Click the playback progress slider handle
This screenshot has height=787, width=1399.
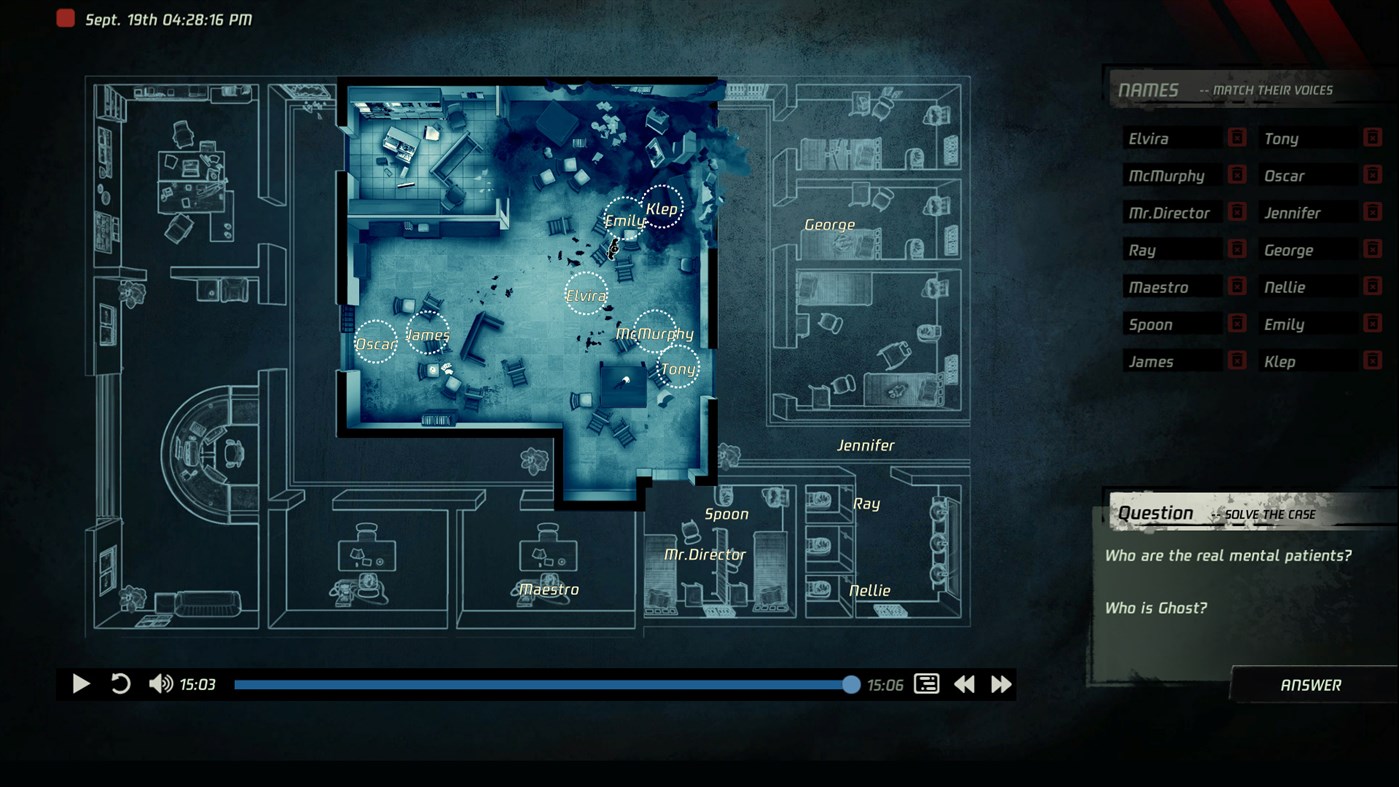point(850,684)
